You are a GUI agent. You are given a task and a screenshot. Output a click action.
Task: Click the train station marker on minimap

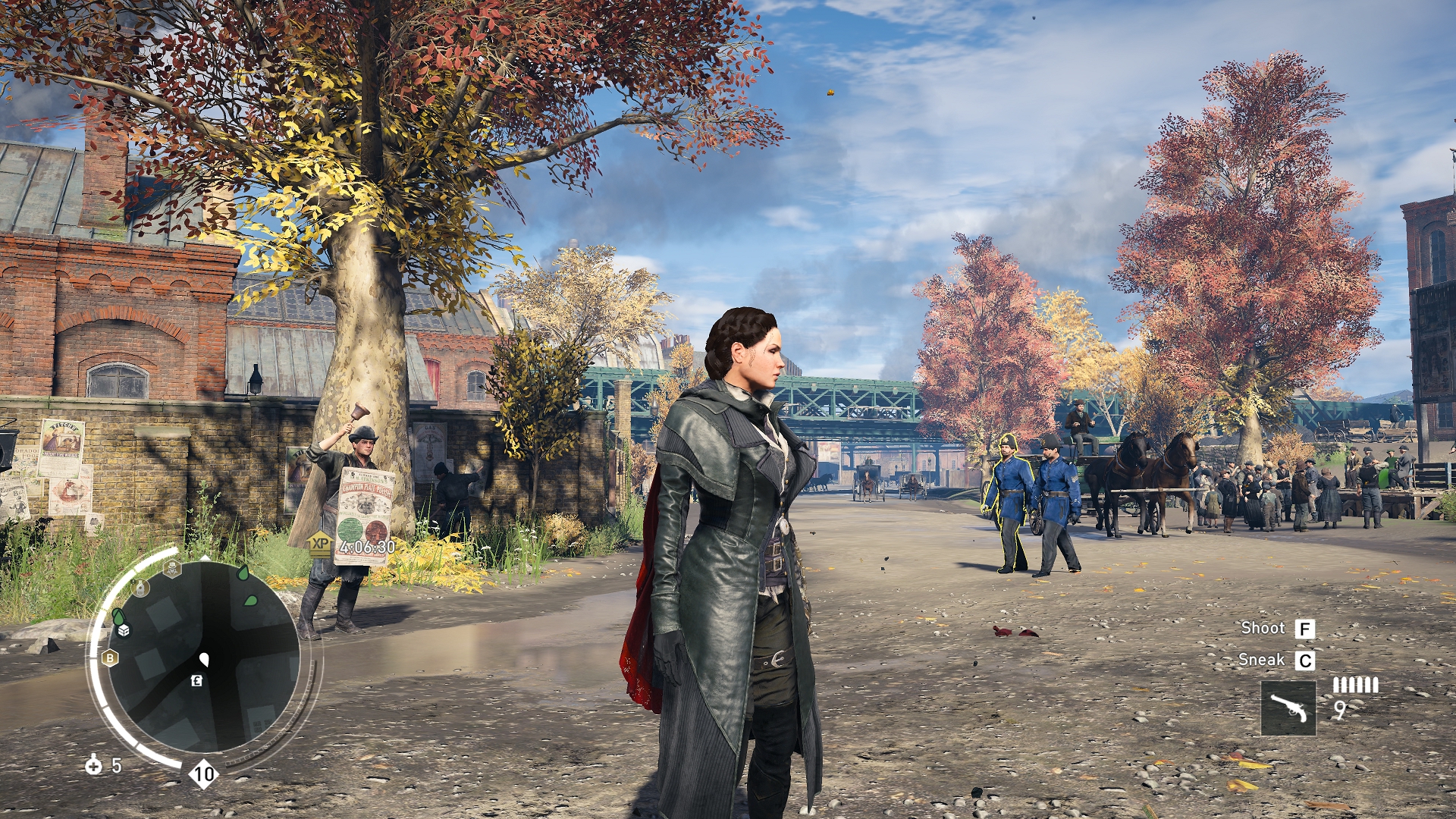[x=140, y=587]
